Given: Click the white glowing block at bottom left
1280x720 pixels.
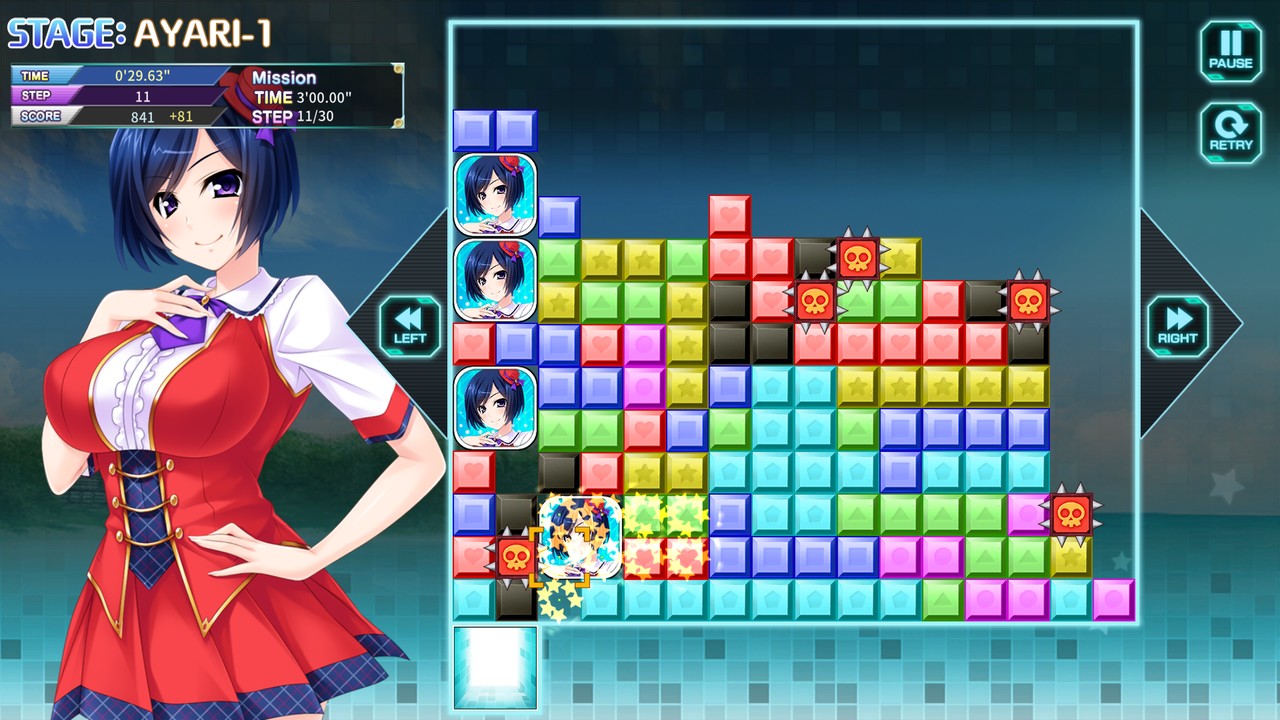Looking at the screenshot, I should tap(494, 665).
